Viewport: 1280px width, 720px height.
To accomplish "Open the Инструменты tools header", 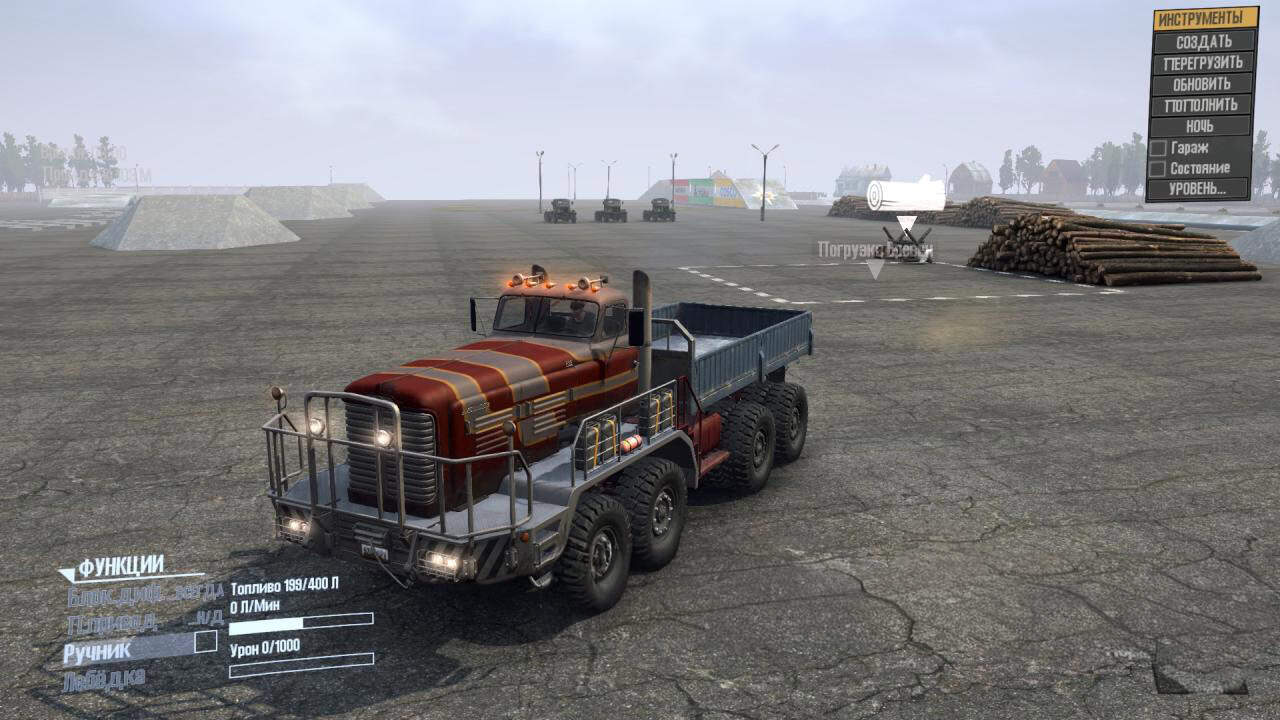I will click(1205, 18).
